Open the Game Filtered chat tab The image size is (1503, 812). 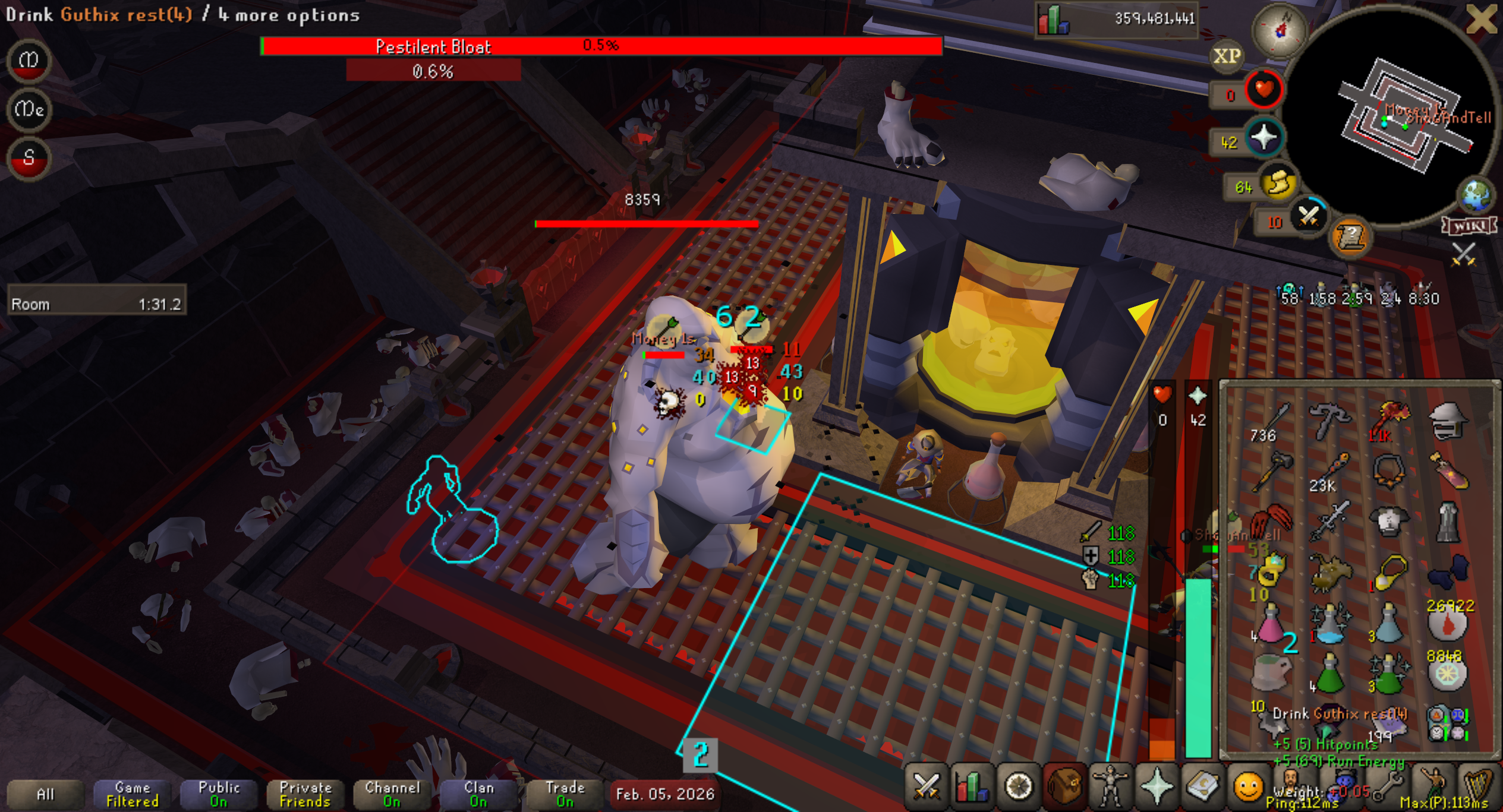coord(132,794)
